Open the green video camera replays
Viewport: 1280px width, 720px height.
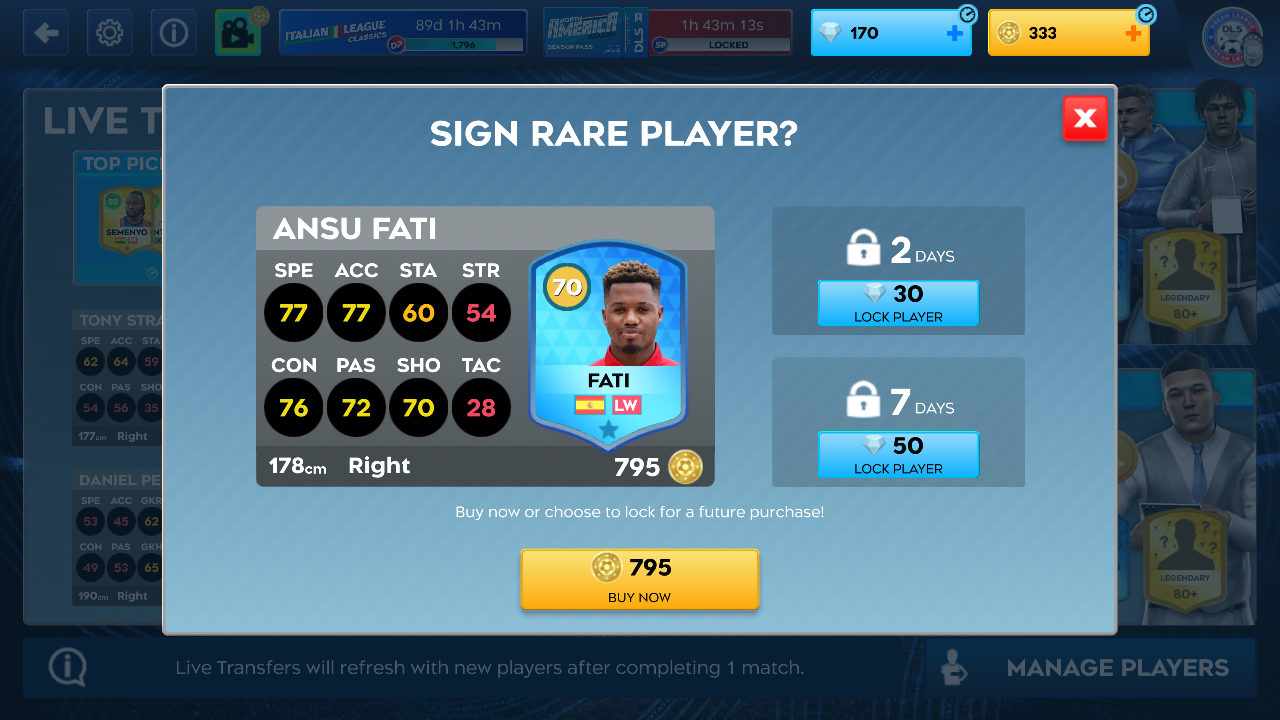pos(238,33)
